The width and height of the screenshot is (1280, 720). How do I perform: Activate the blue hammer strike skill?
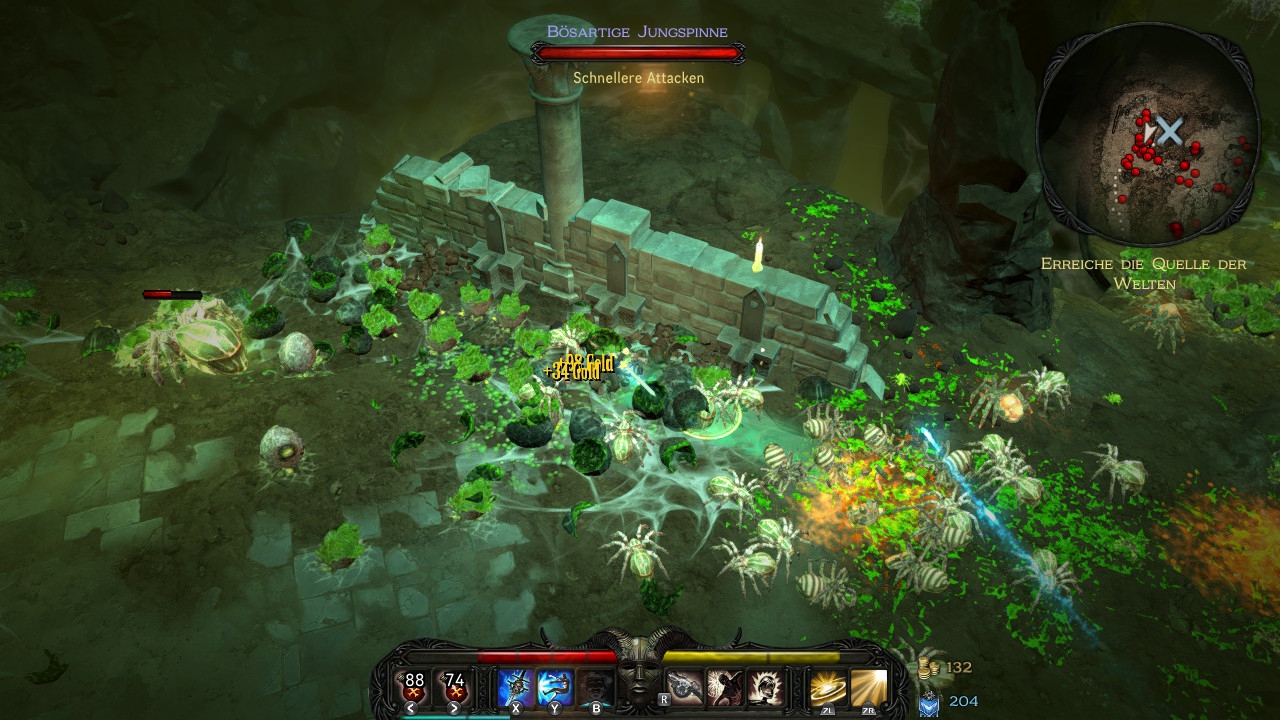[x=516, y=686]
